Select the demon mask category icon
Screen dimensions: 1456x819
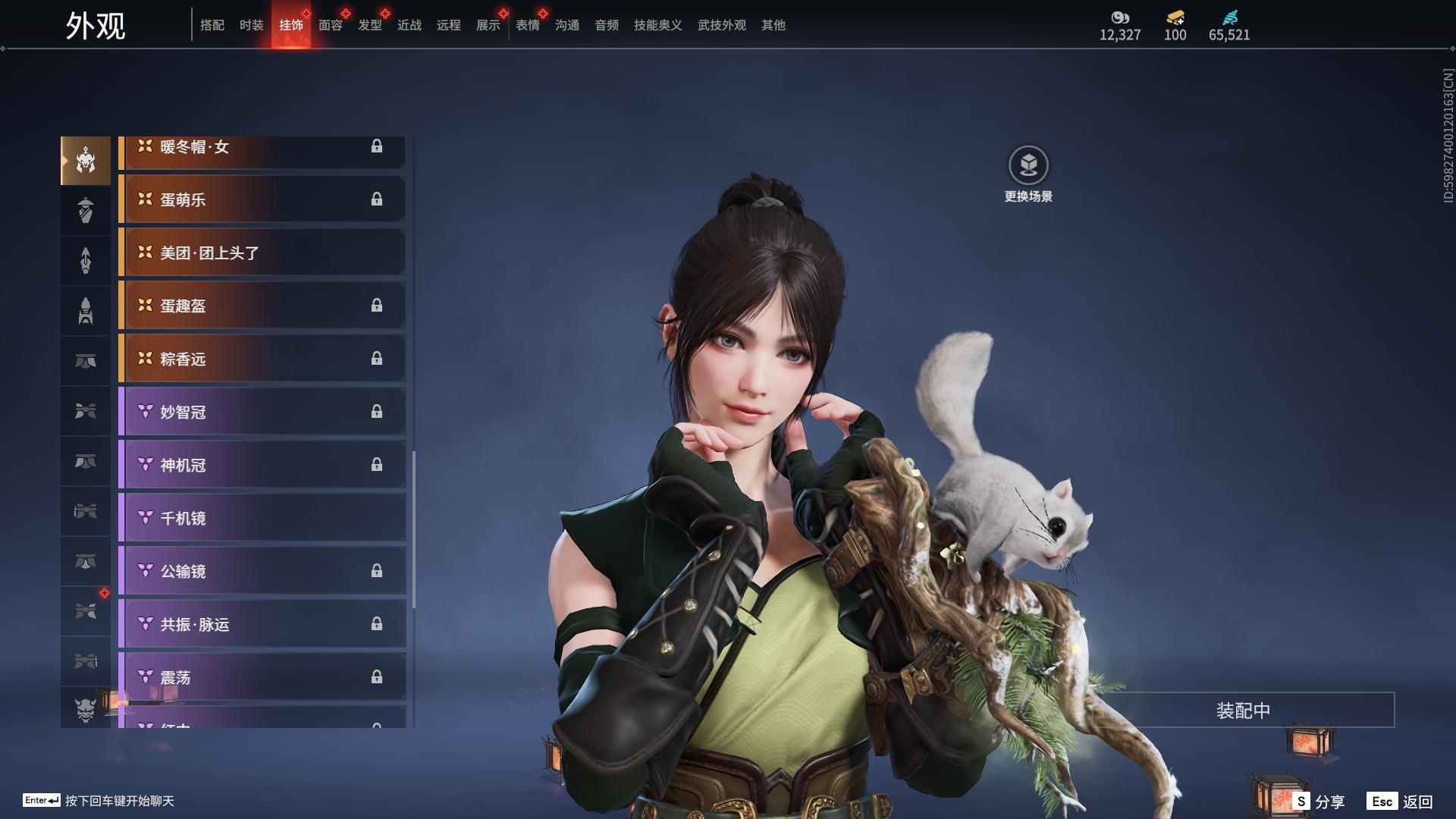[86, 710]
